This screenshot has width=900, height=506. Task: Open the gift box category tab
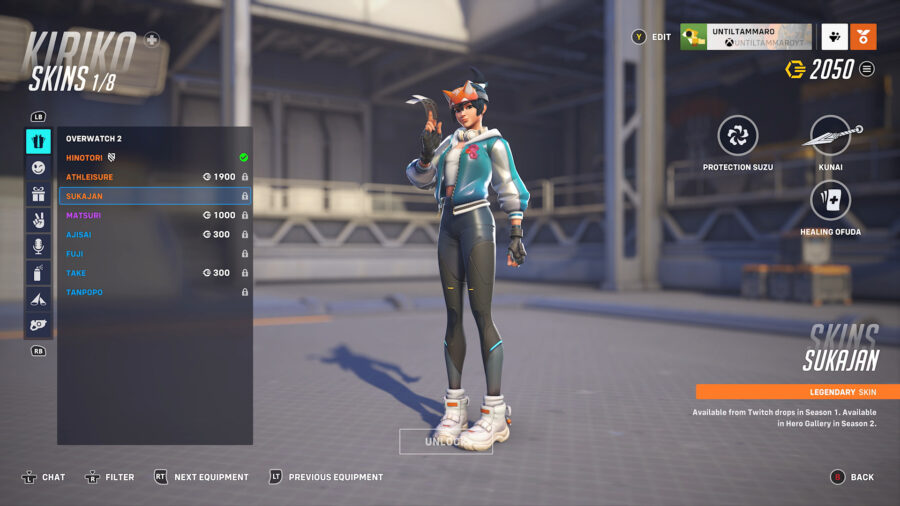38,194
